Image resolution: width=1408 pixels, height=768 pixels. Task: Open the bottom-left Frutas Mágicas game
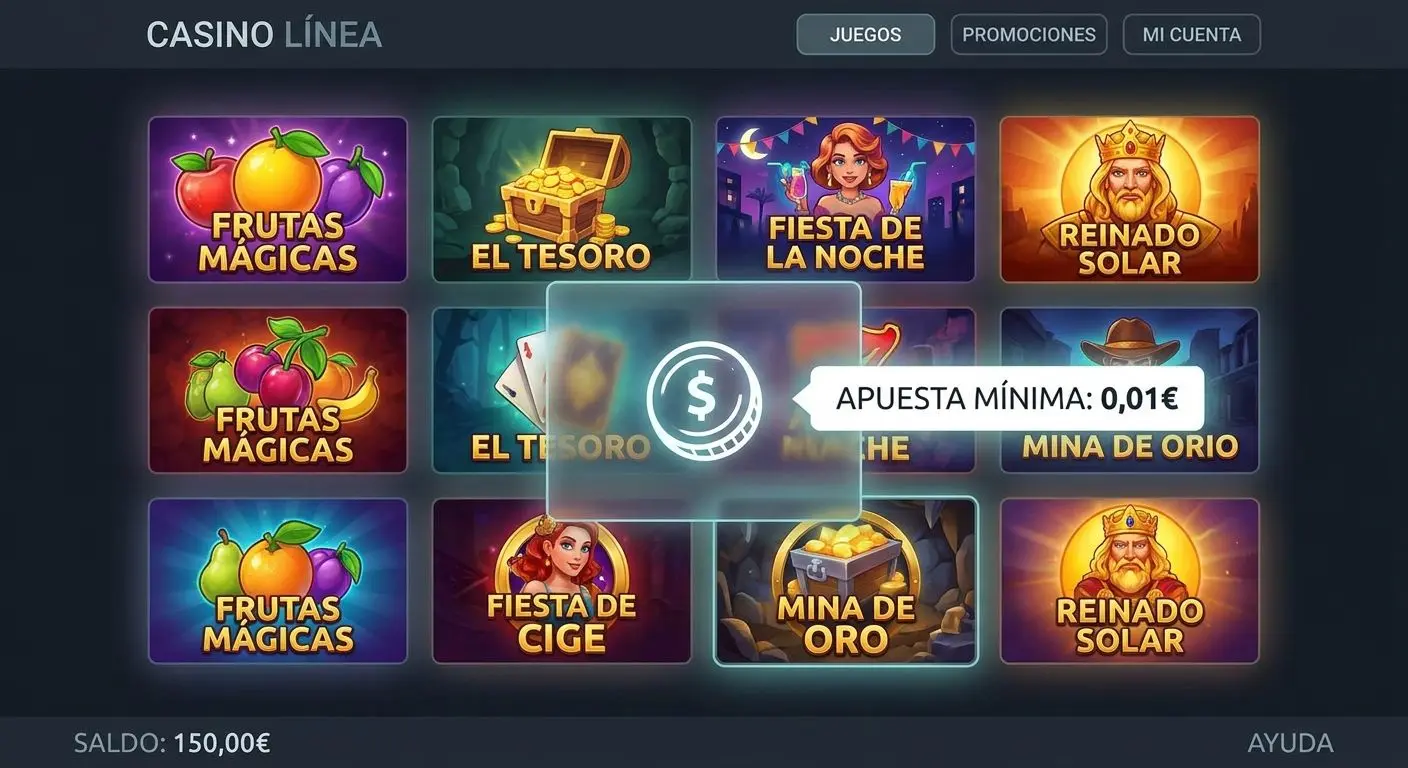pos(278,582)
